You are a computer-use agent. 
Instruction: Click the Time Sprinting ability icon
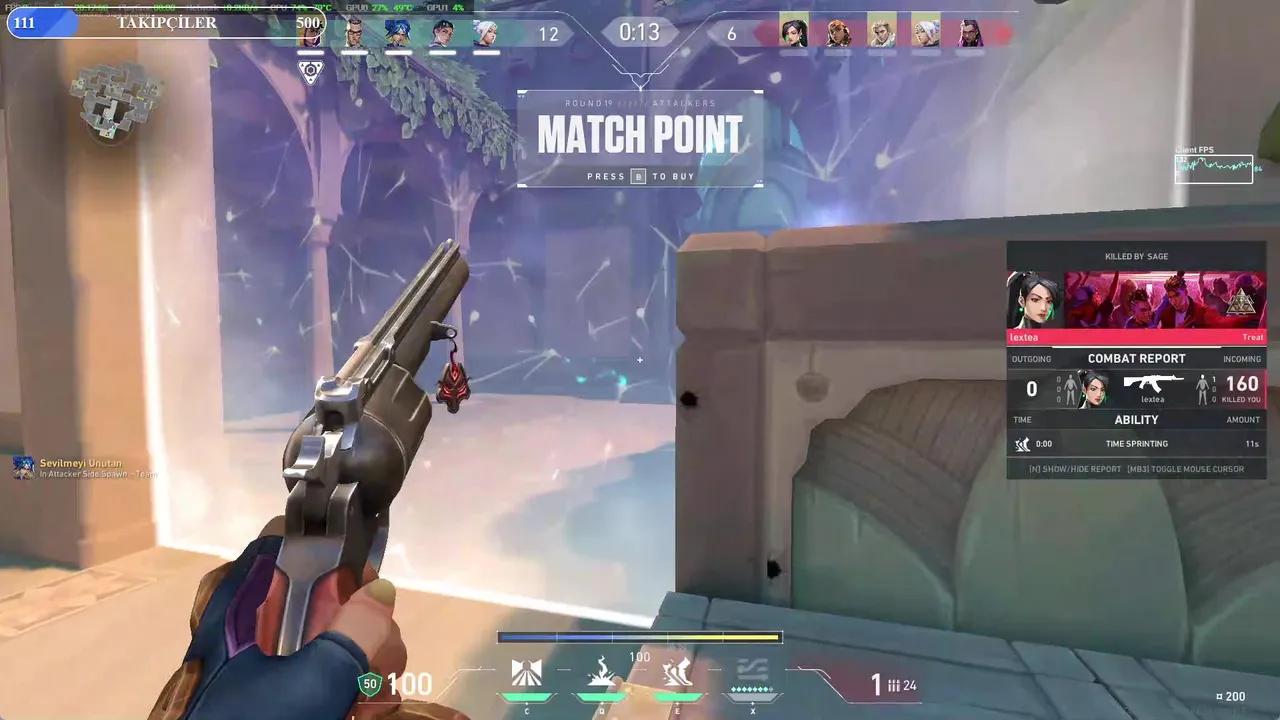[1023, 443]
